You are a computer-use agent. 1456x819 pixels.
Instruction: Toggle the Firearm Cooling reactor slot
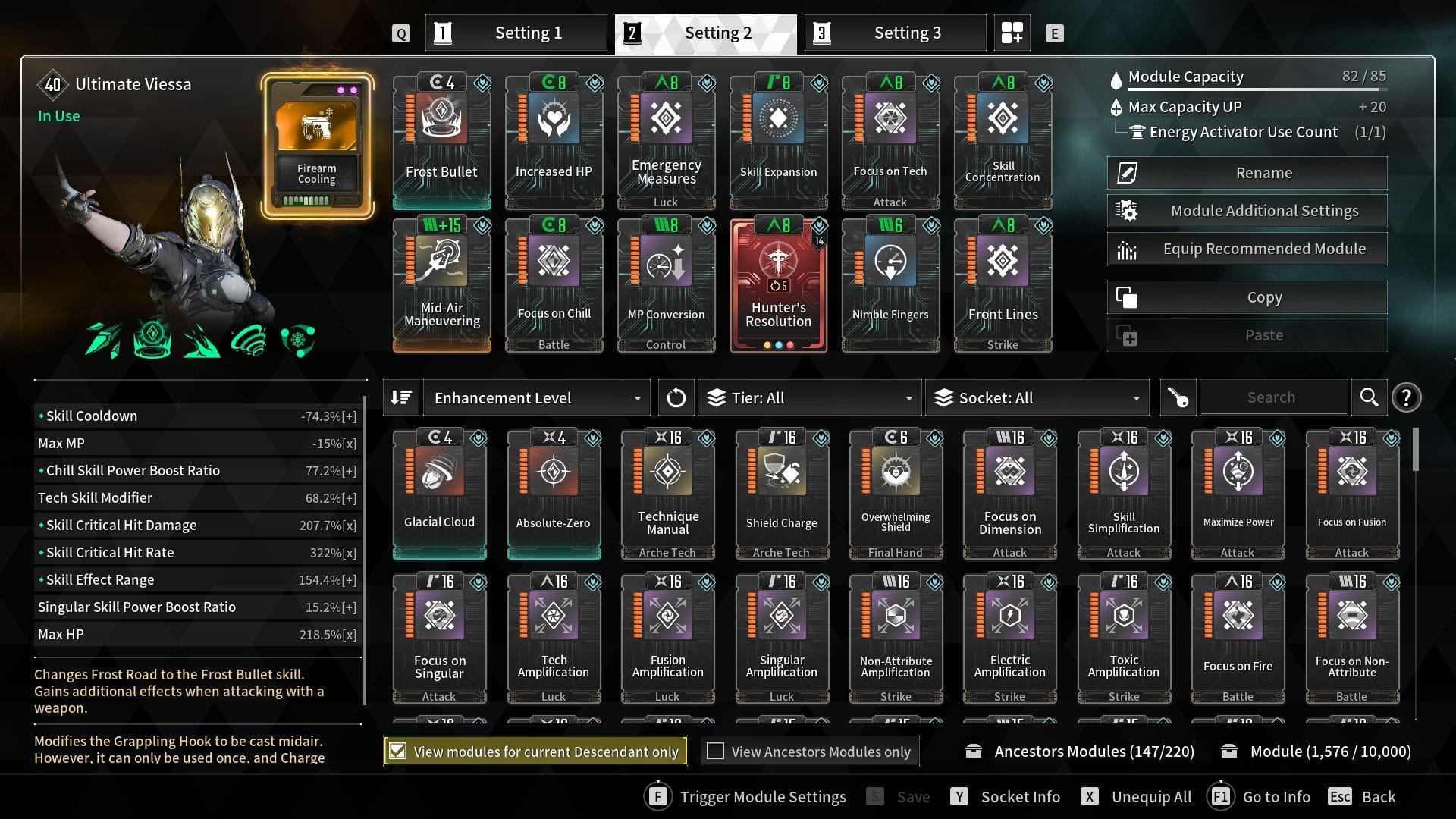point(316,140)
